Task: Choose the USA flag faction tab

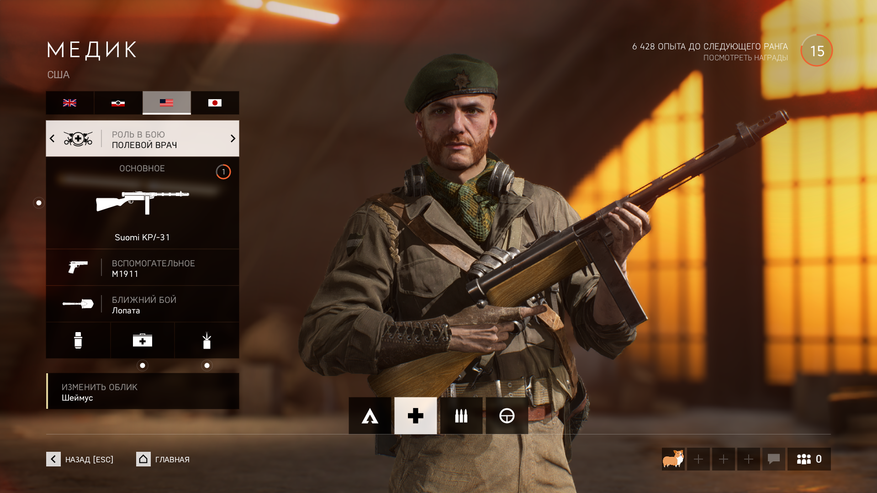Action: 166,103
